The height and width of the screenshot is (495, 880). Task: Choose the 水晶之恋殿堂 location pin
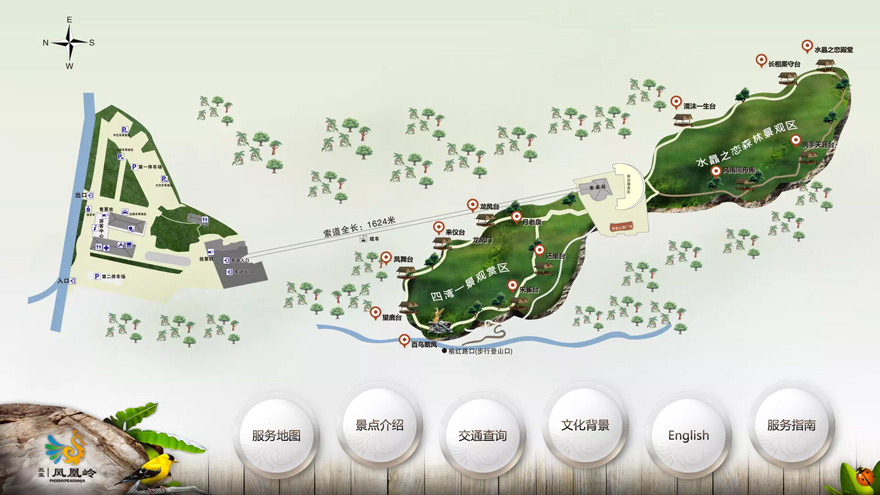tap(808, 45)
